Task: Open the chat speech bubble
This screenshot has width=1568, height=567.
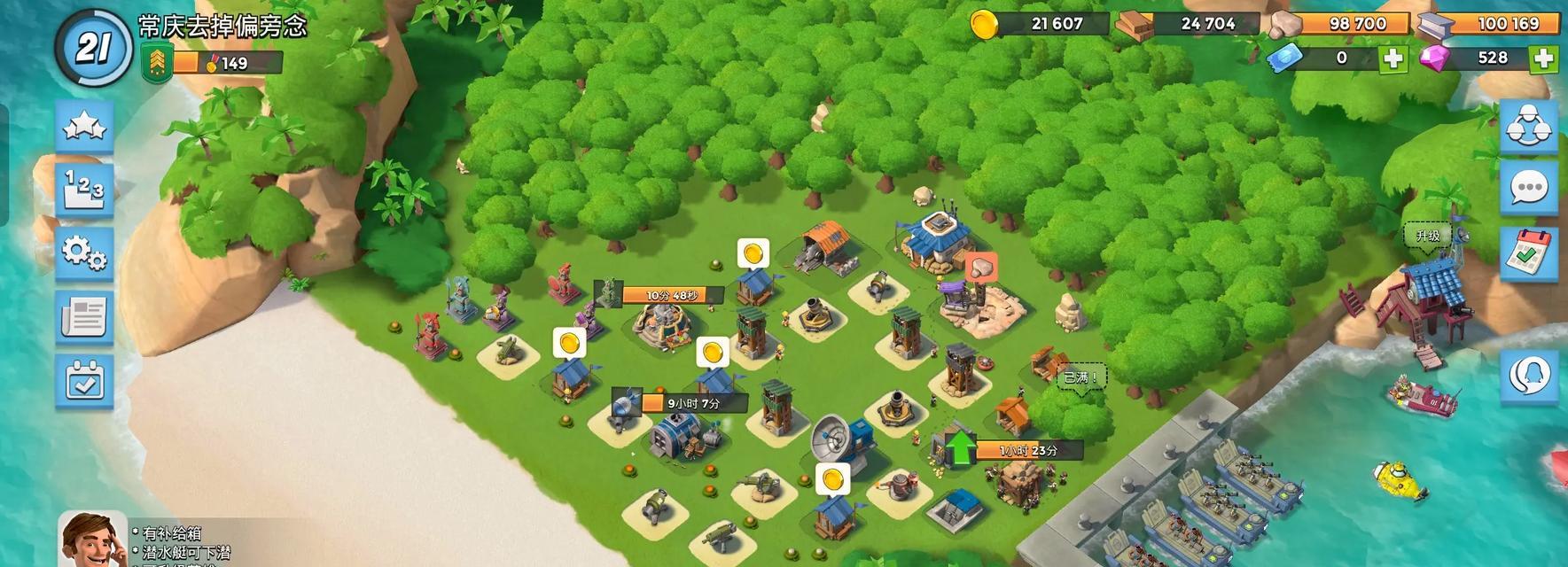Action: 1530,188
